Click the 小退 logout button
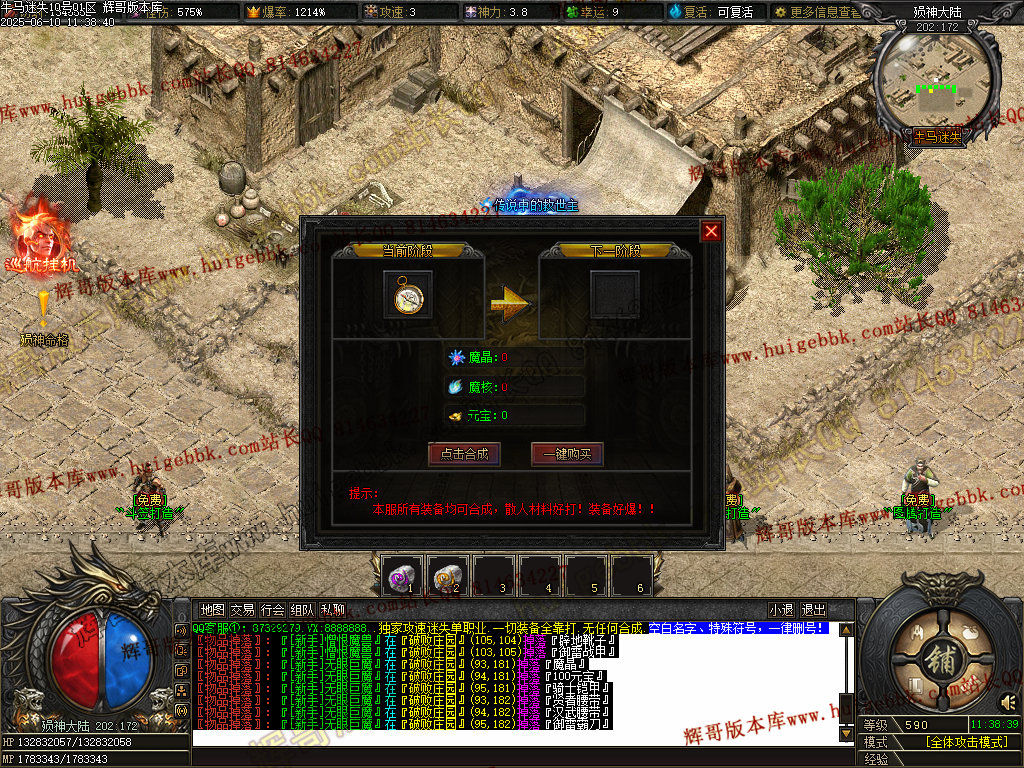This screenshot has width=1024, height=768. (x=781, y=609)
